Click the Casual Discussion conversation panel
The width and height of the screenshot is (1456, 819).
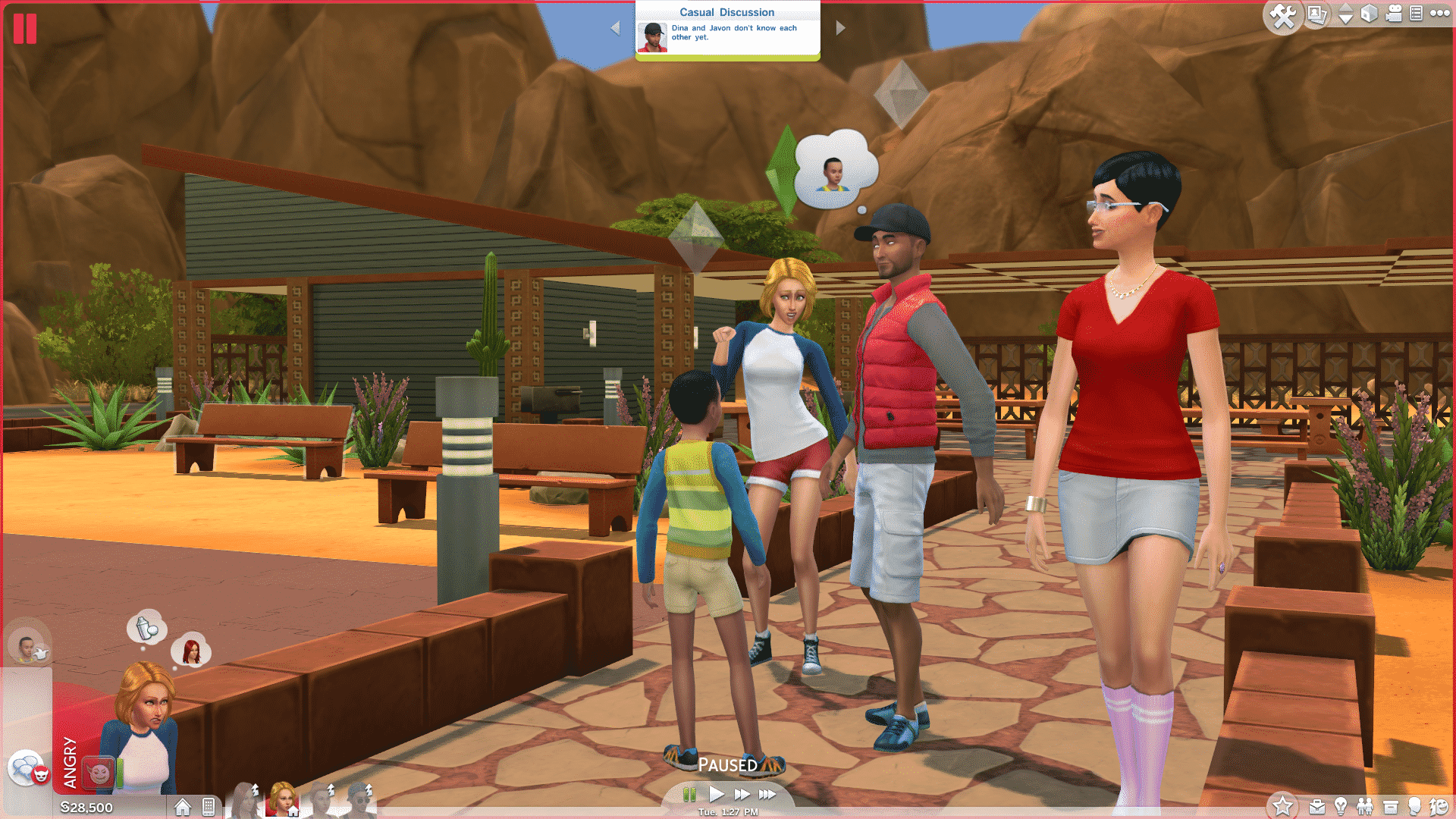(x=727, y=30)
